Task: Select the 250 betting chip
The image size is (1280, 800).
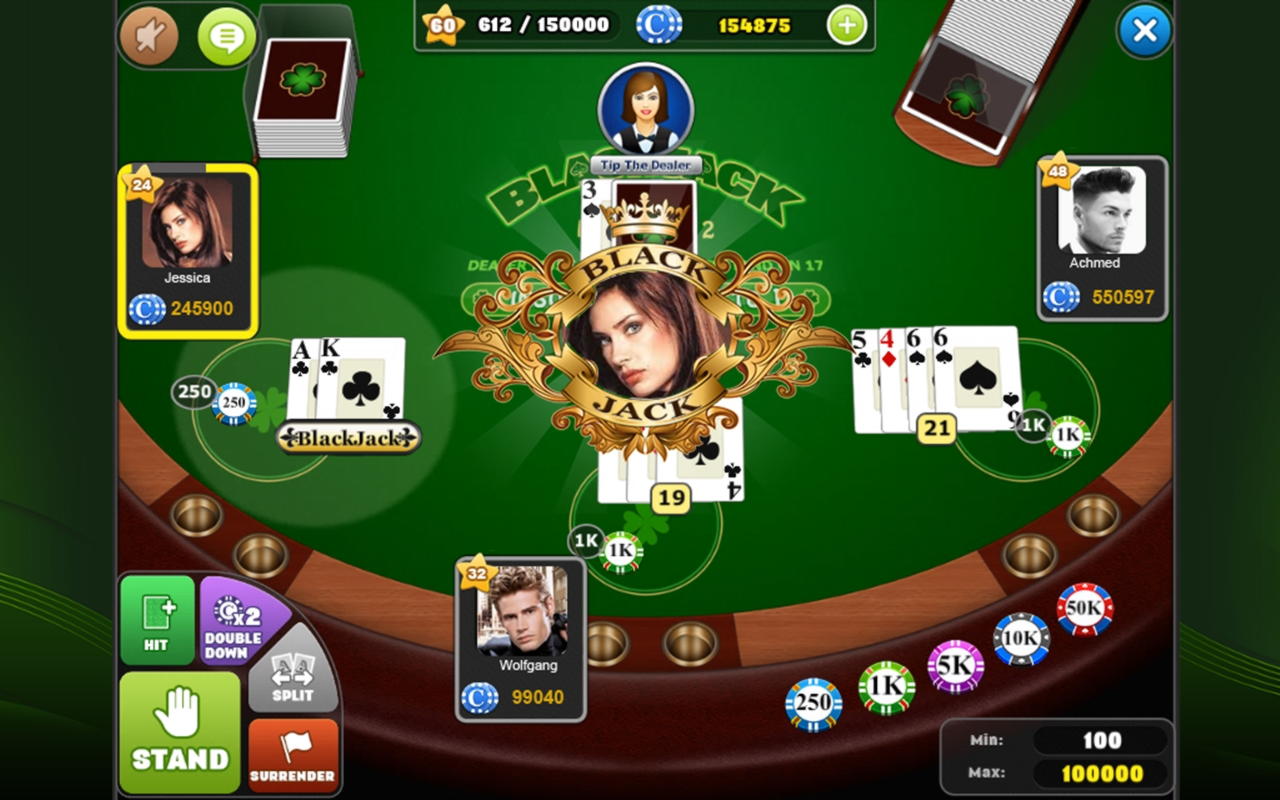Action: [812, 704]
